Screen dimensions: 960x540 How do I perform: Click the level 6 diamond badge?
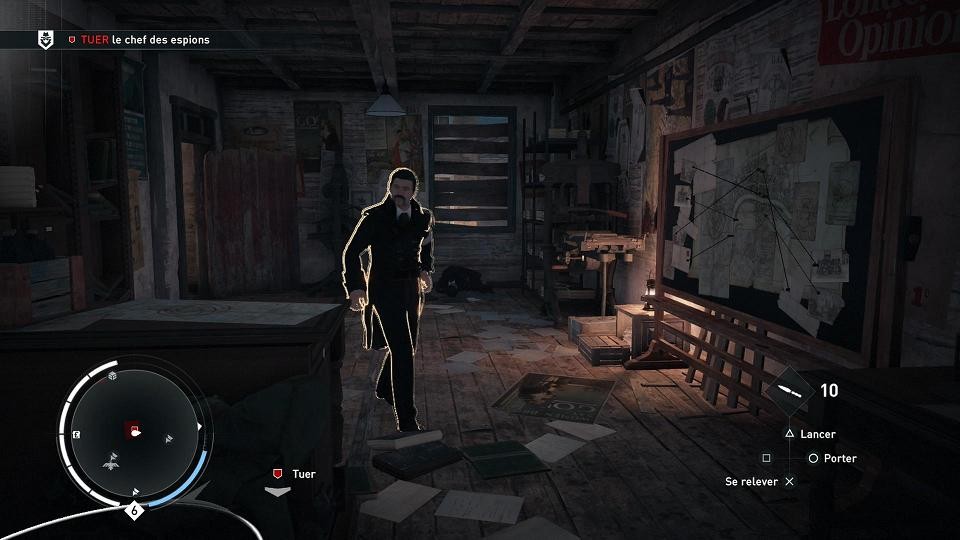134,510
